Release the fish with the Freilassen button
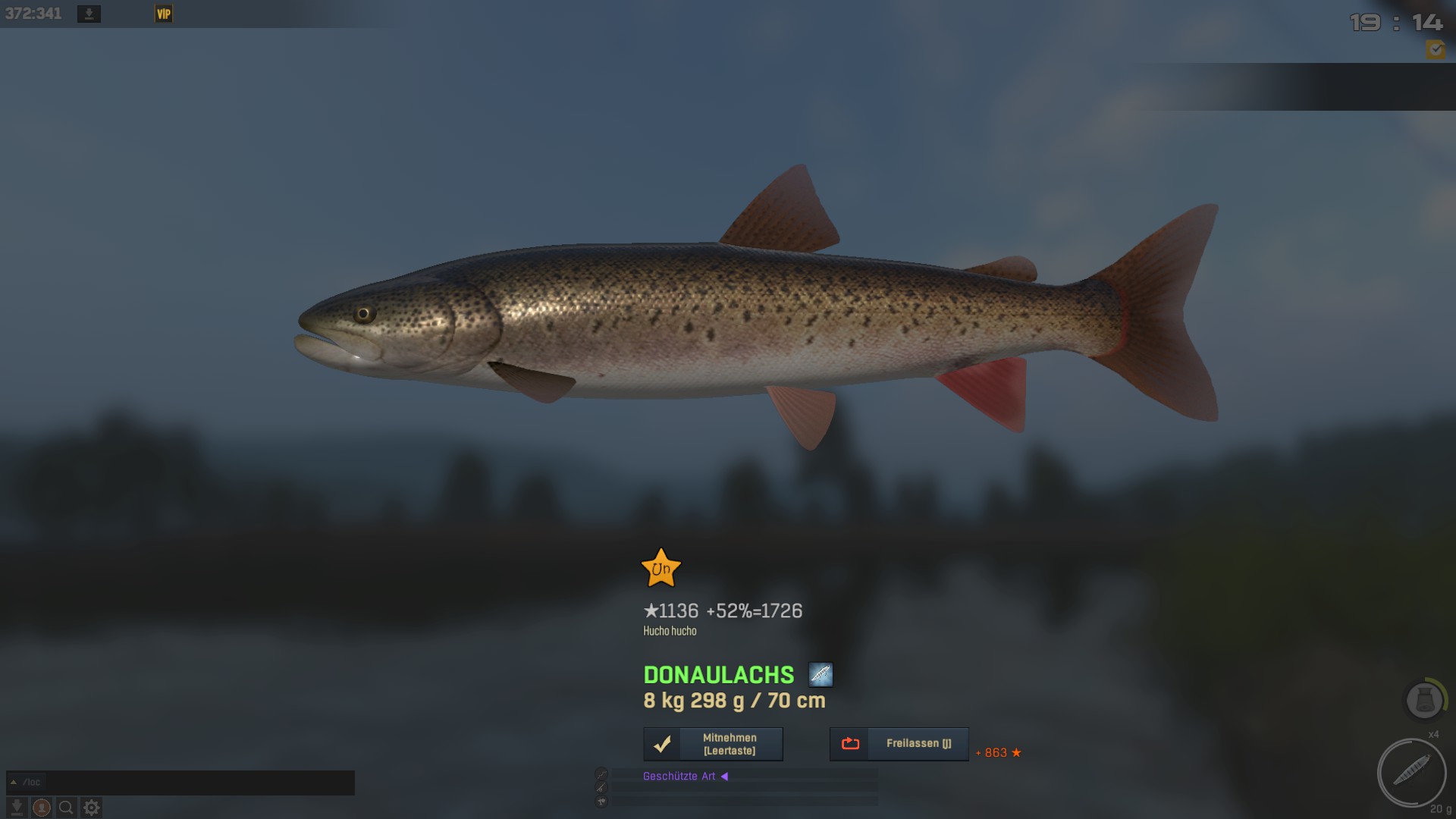Screen dimensions: 1456x819 coord(899,744)
